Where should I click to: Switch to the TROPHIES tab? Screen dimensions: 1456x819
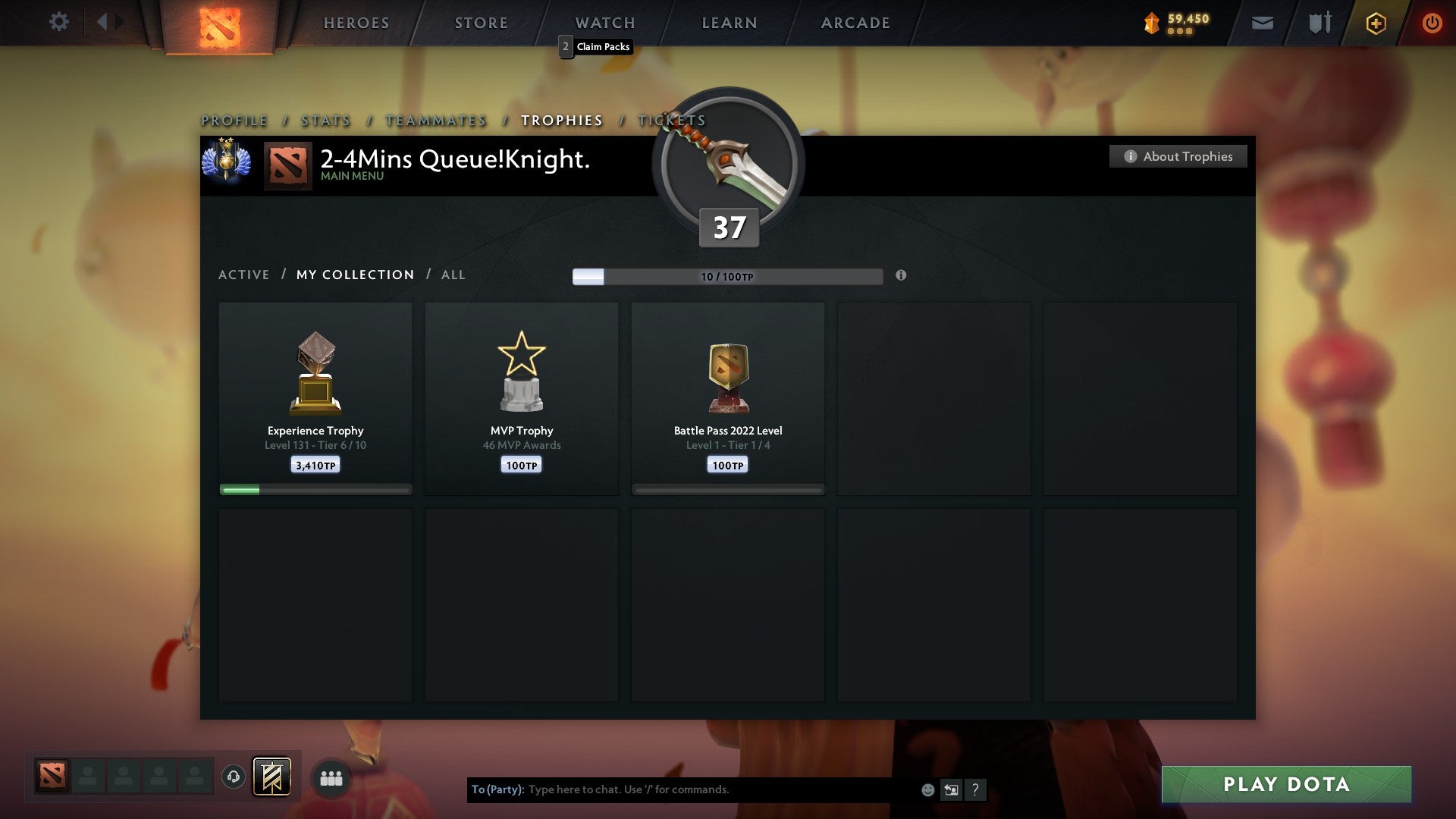click(x=561, y=120)
